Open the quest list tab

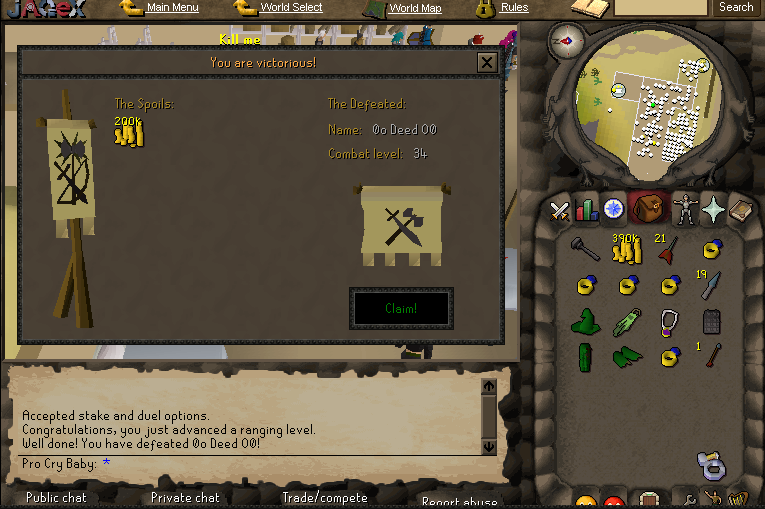[613, 209]
